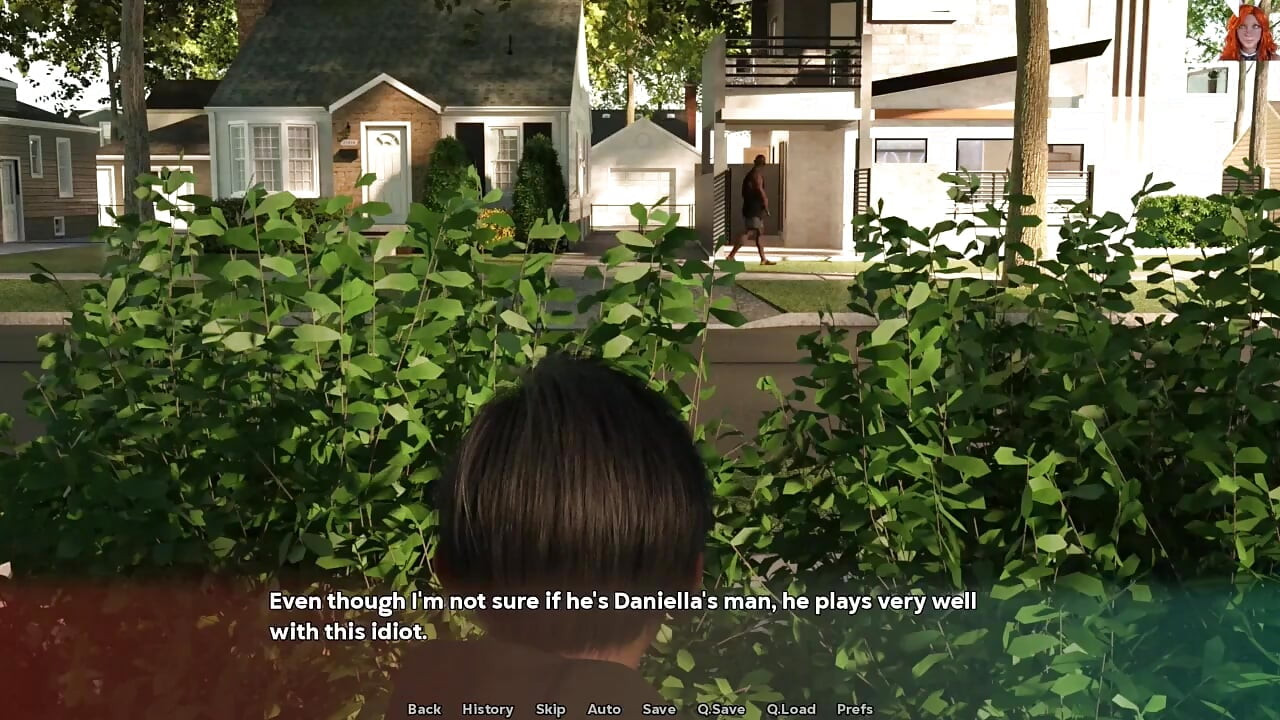
Task: Click the portrait thumbnail in the top-right corner
Action: point(1248,32)
